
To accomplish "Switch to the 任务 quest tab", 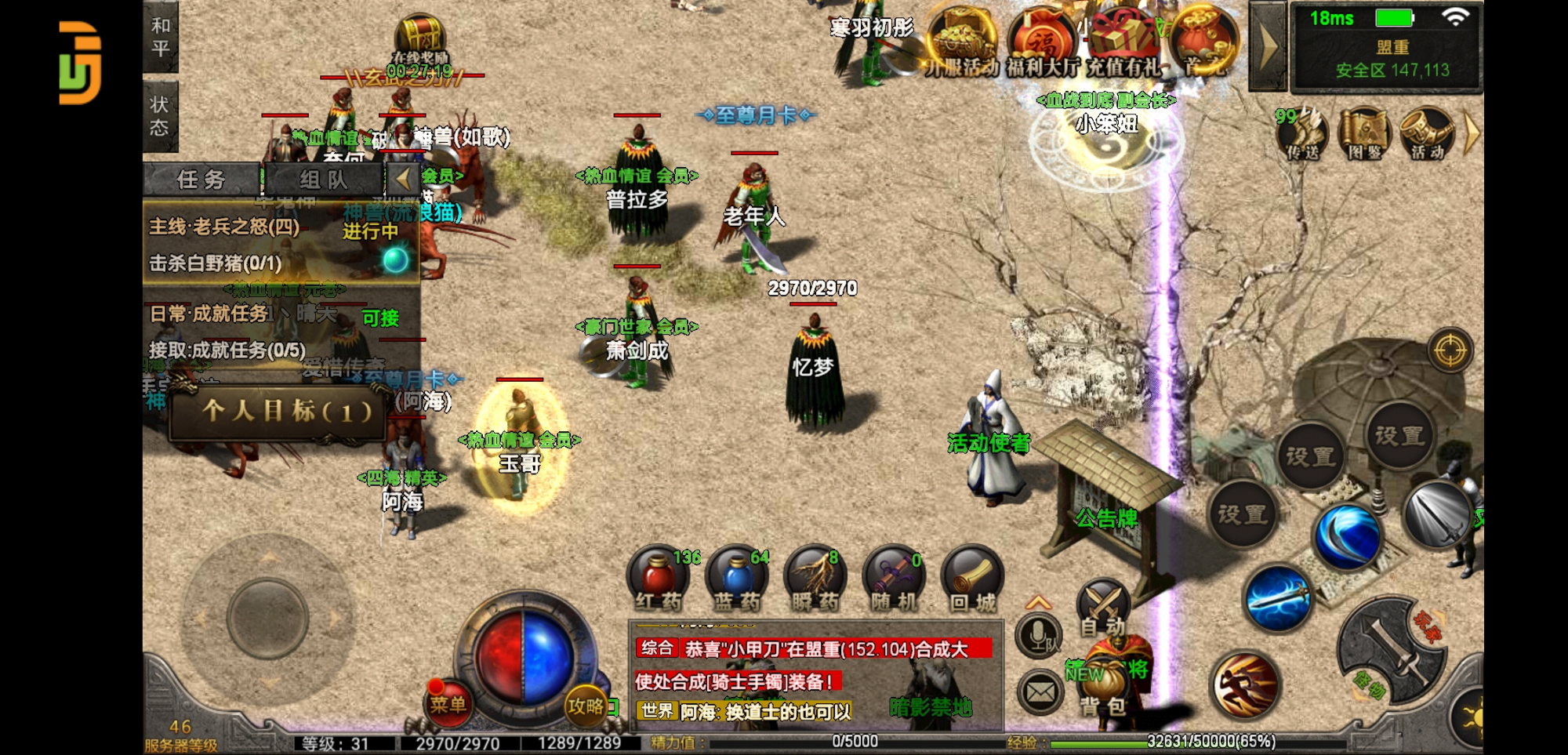I will point(201,180).
